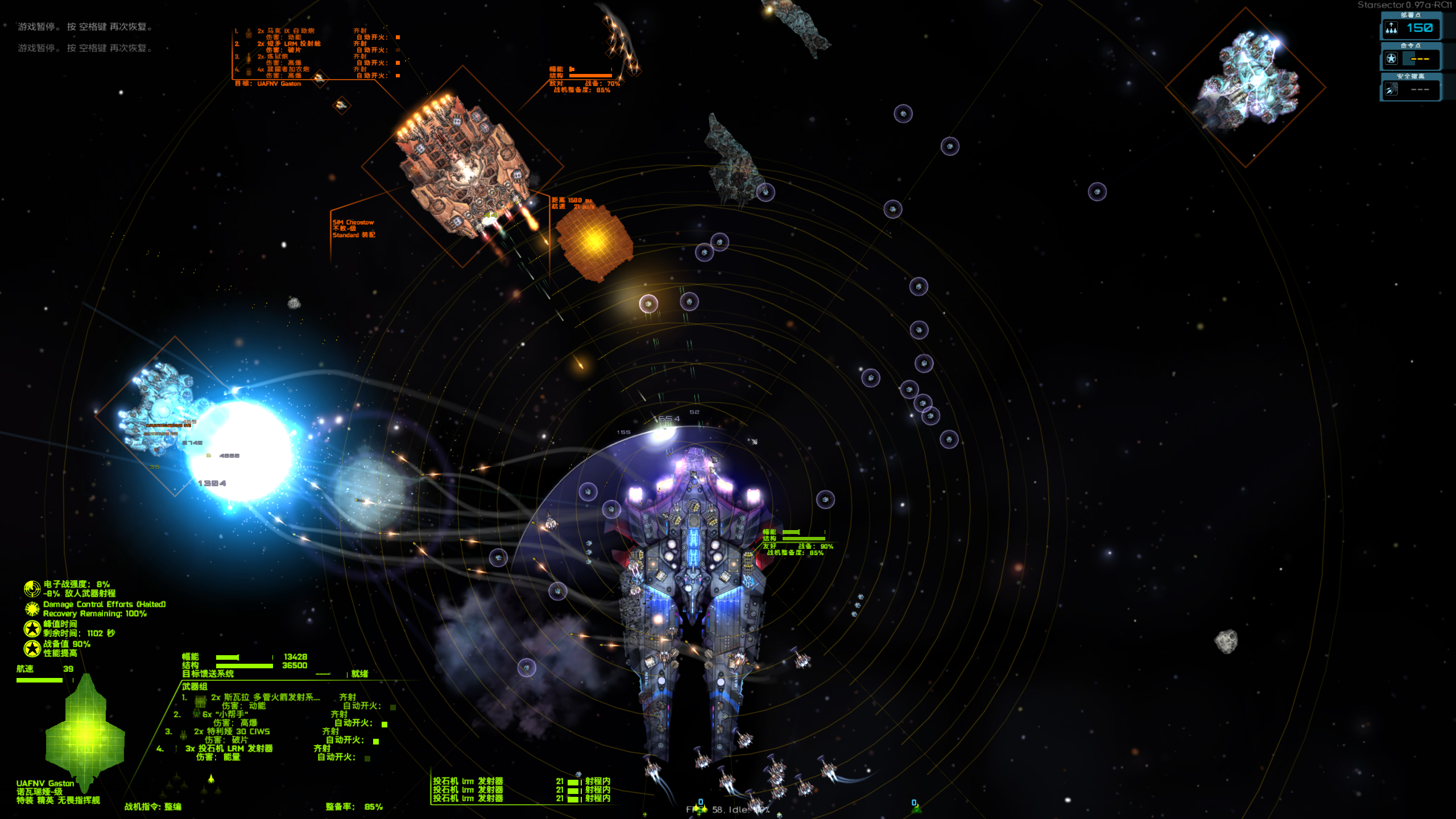This screenshot has width=1456, height=819.
Task: Click the combat readiness (战备值 90%) status icon
Action: [32, 648]
